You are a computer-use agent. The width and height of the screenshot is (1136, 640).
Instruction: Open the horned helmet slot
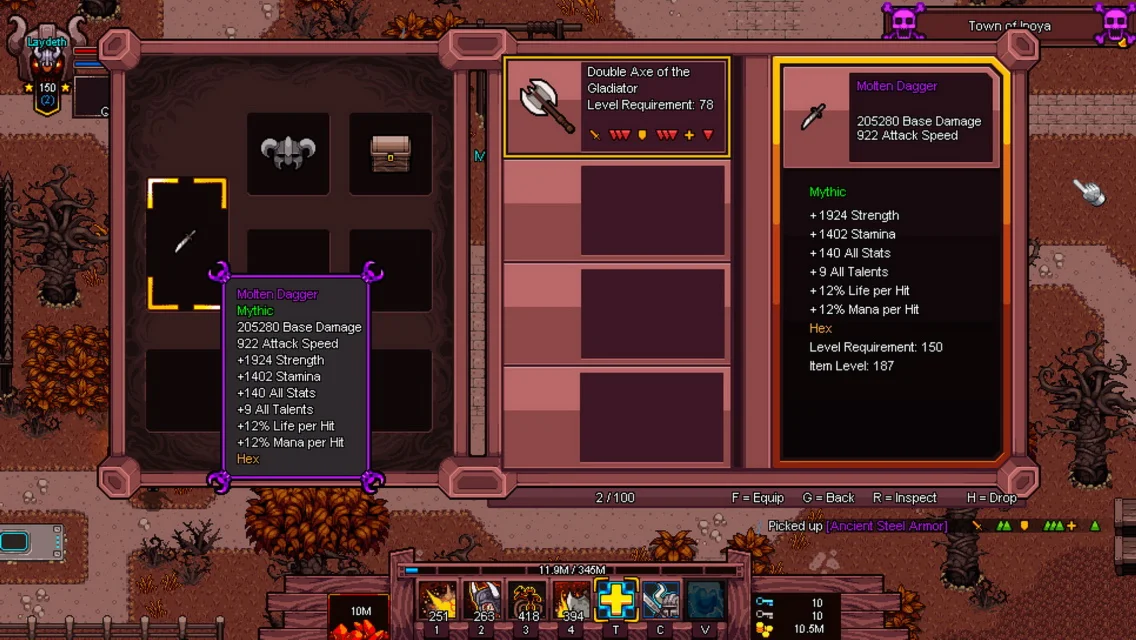click(x=288, y=153)
